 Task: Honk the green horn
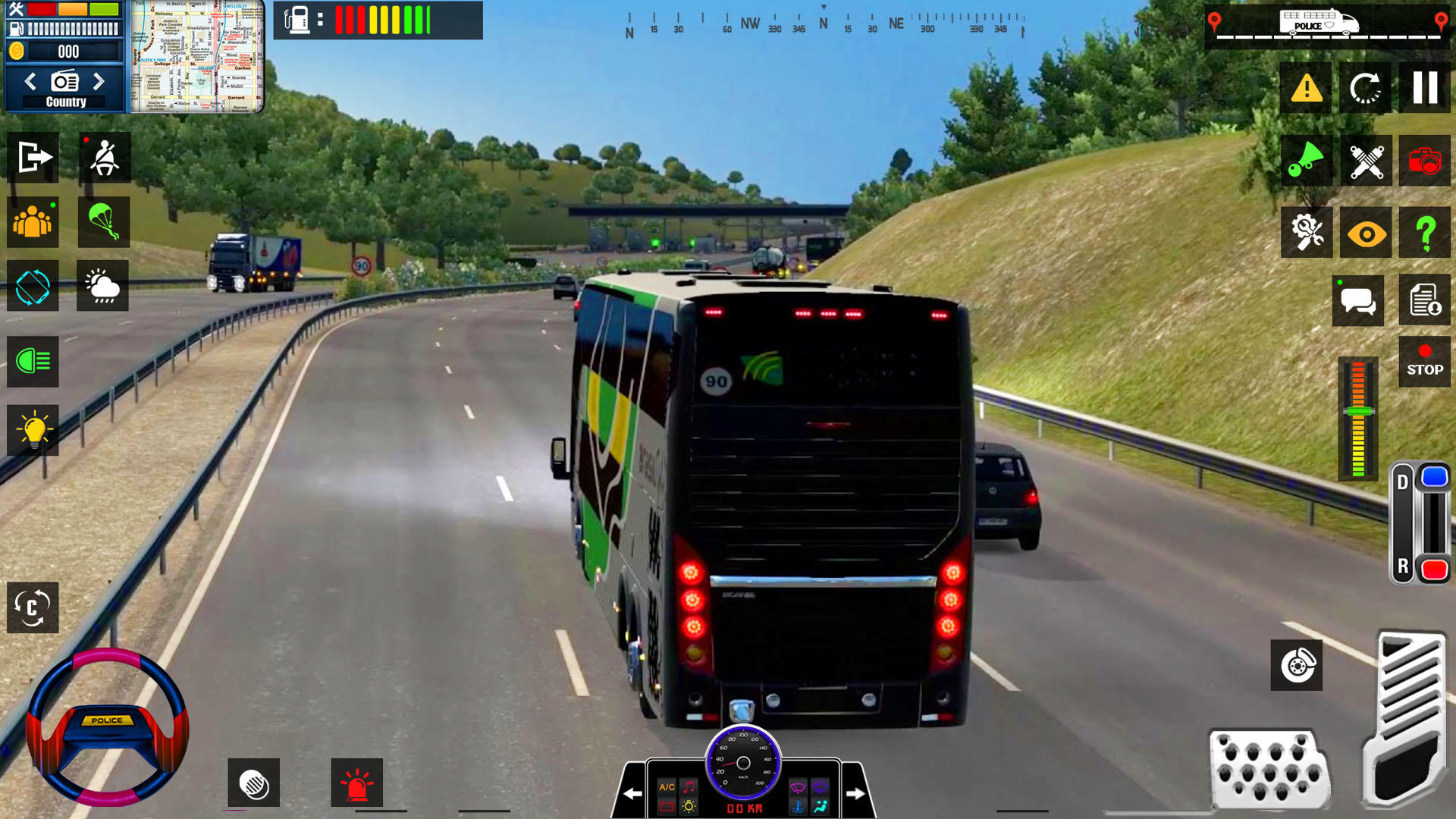tap(1305, 161)
